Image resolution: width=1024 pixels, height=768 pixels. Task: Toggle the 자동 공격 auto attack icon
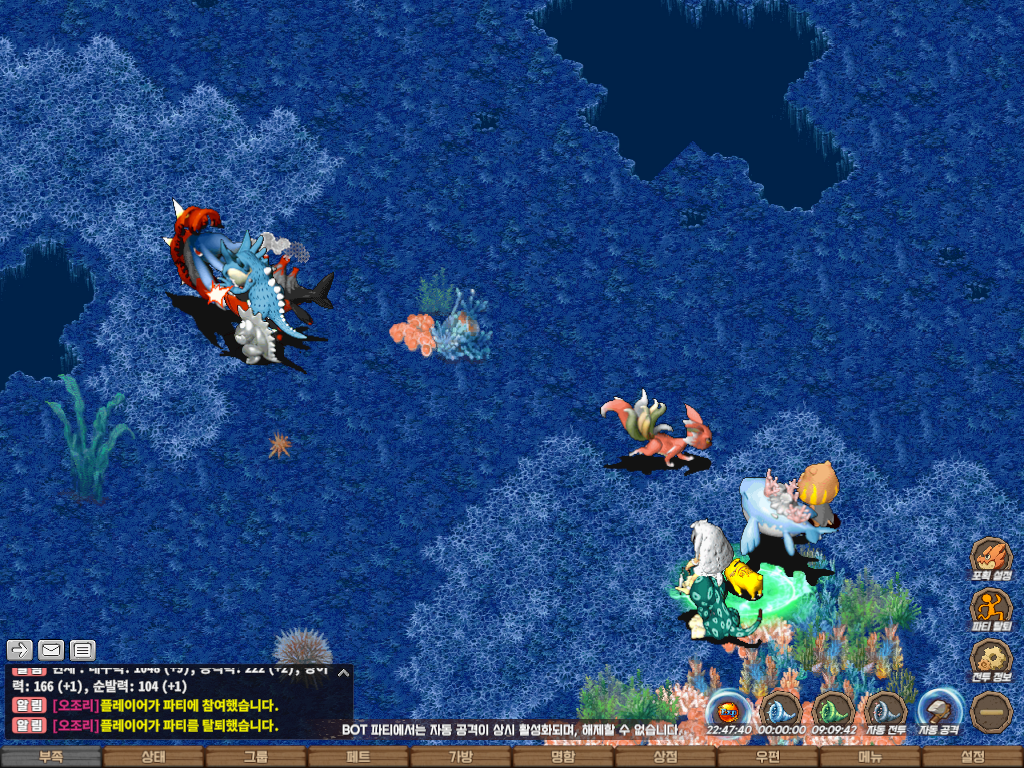938,710
